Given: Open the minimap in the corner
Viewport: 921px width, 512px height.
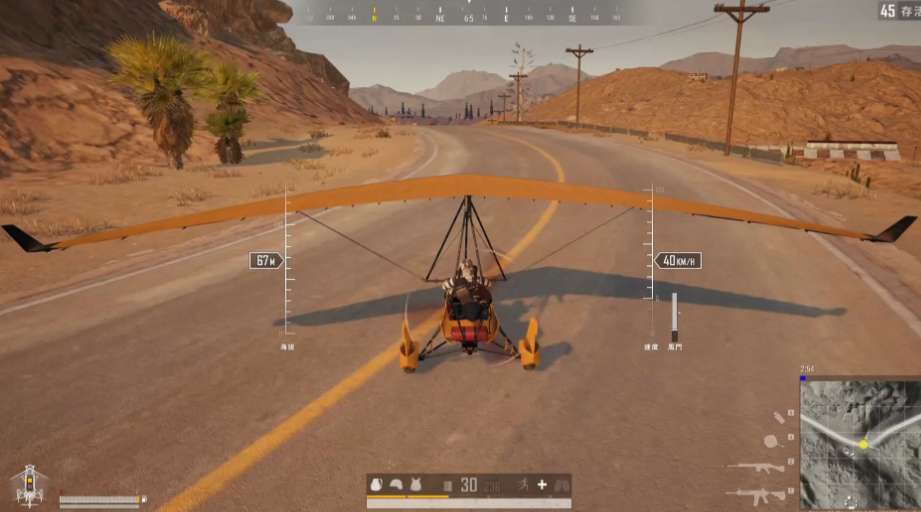Looking at the screenshot, I should click(860, 444).
